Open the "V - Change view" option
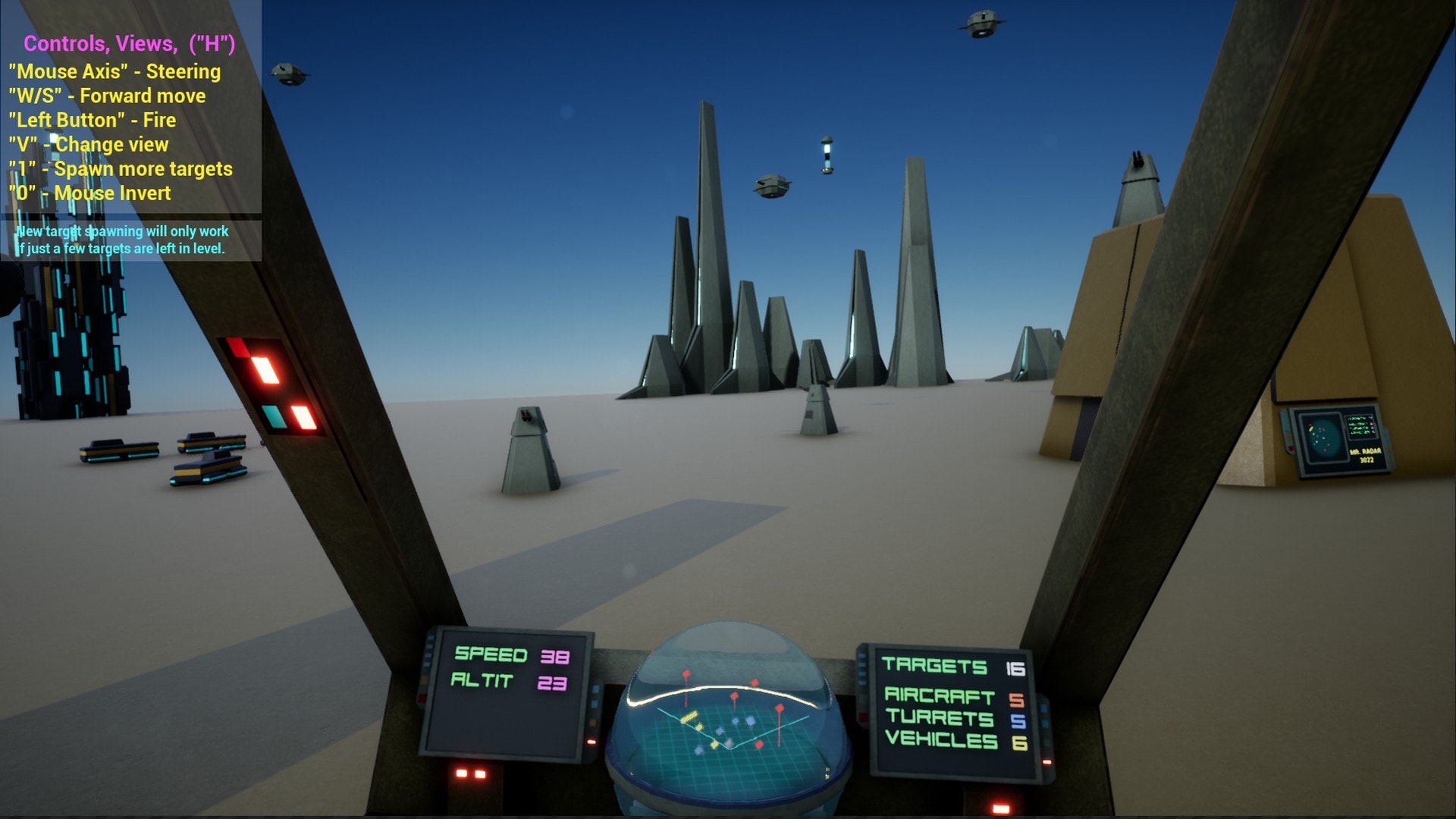Viewport: 1456px width, 819px height. tap(88, 144)
